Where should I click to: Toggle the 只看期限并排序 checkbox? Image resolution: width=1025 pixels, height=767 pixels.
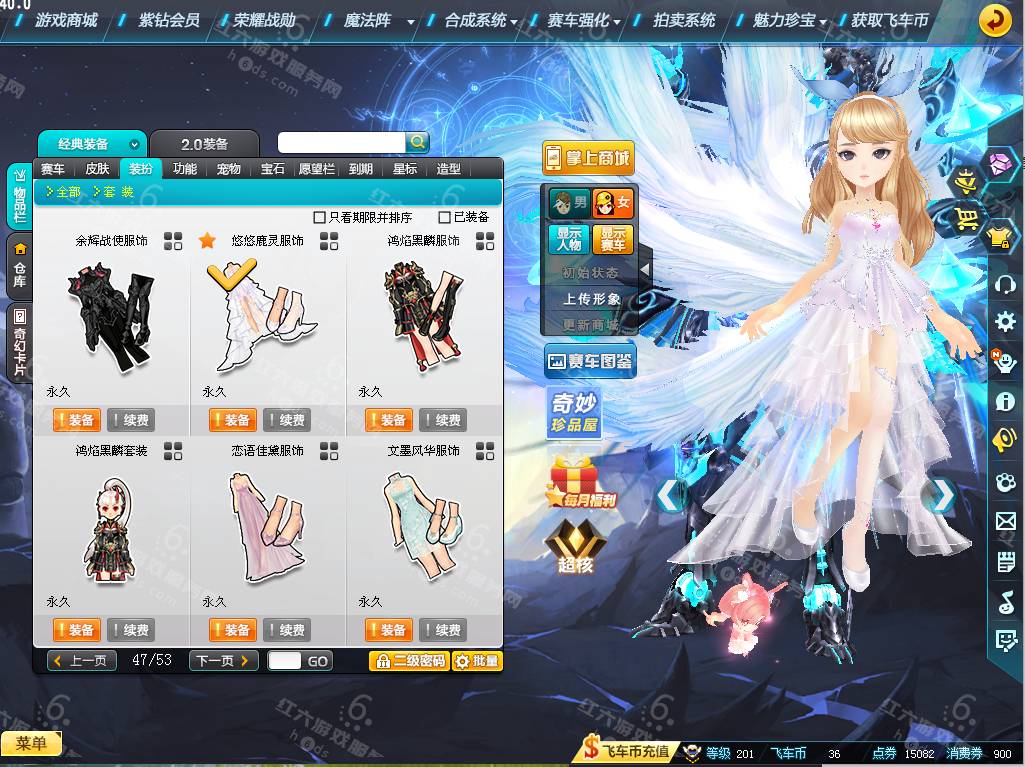(320, 217)
